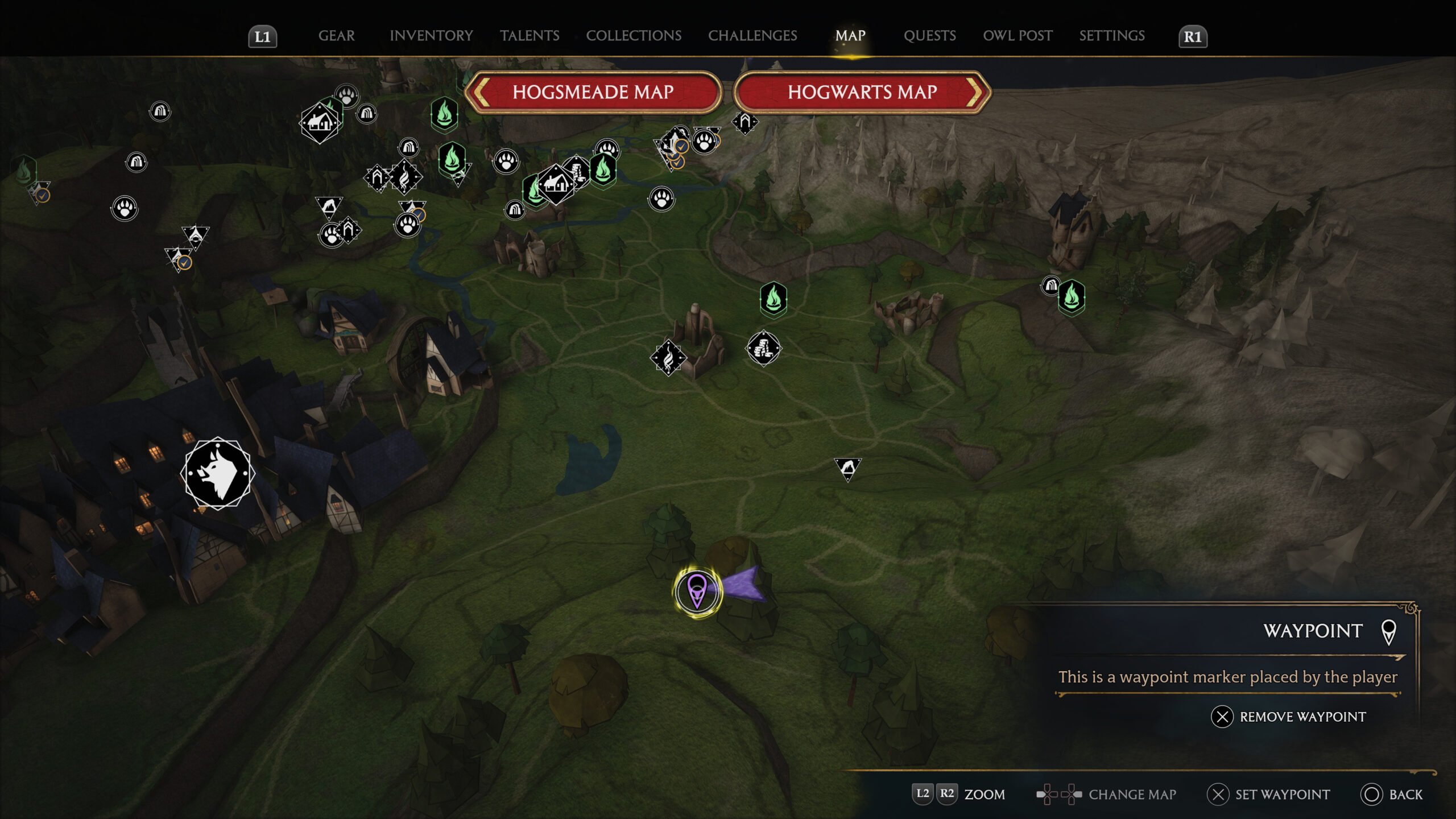
Task: Open the Talents tab
Action: coord(530,36)
